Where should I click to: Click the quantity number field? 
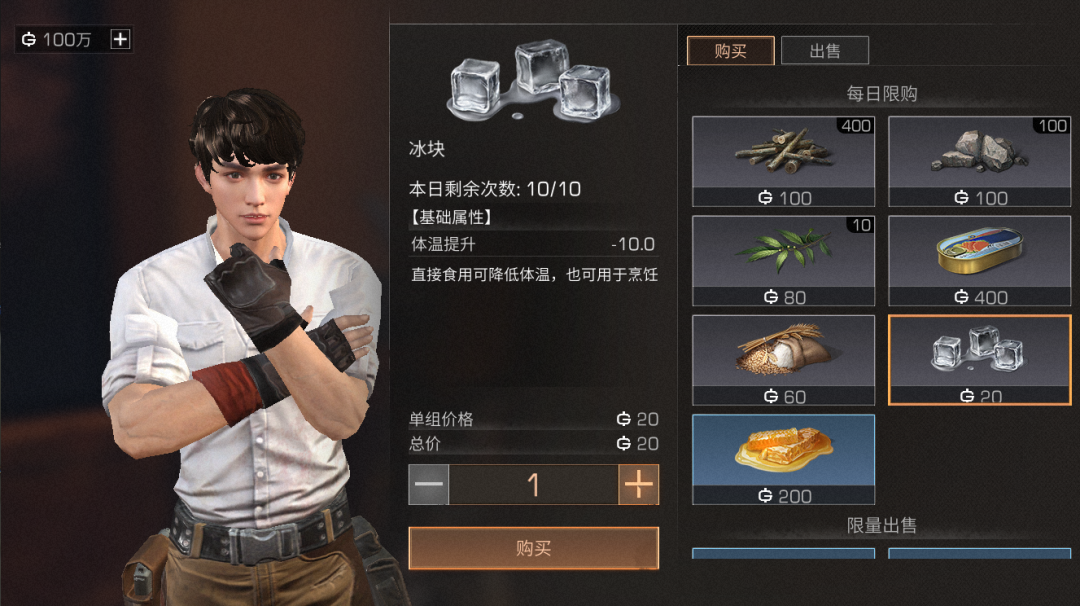tap(533, 485)
